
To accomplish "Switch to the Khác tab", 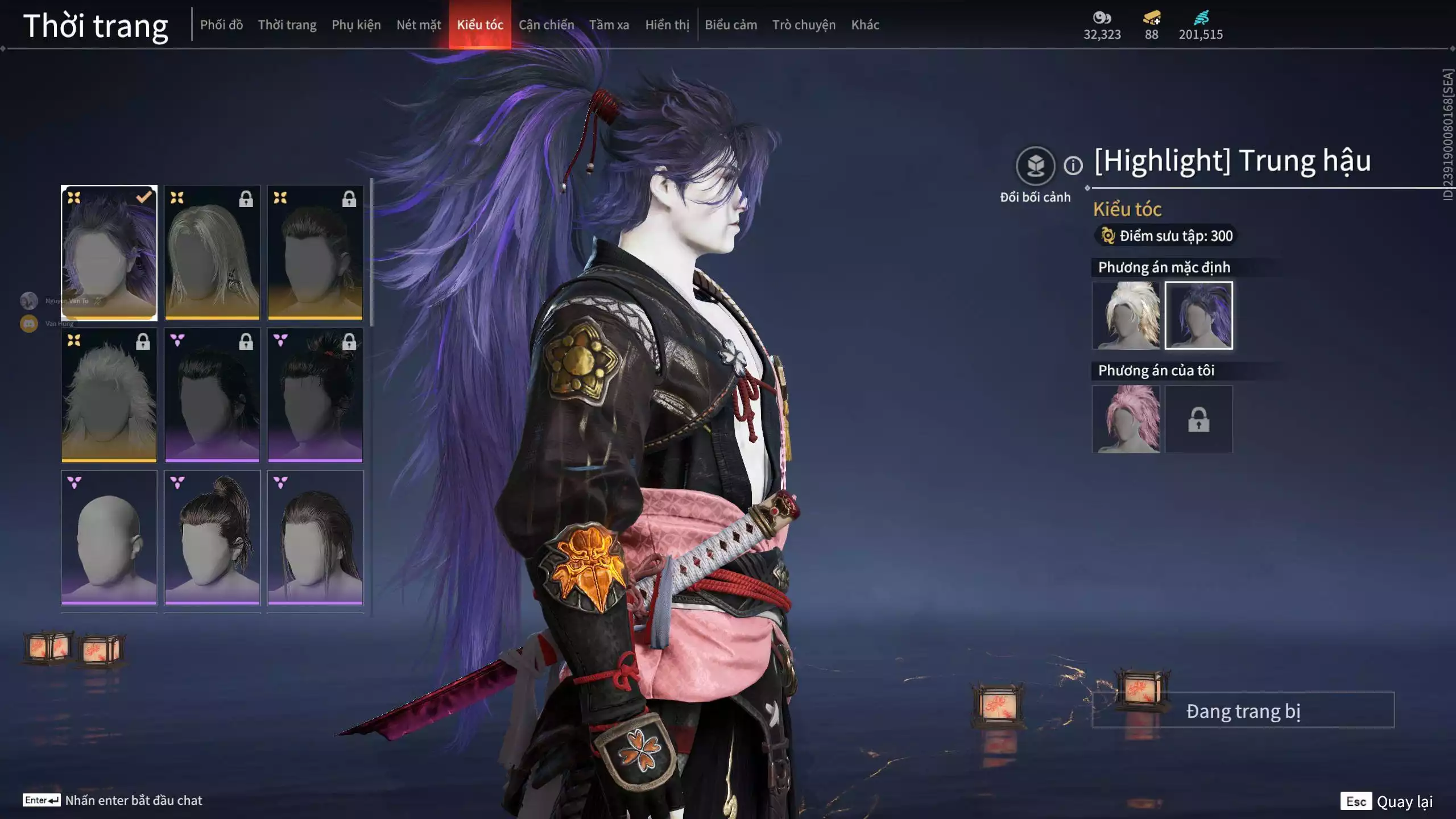I will (865, 25).
